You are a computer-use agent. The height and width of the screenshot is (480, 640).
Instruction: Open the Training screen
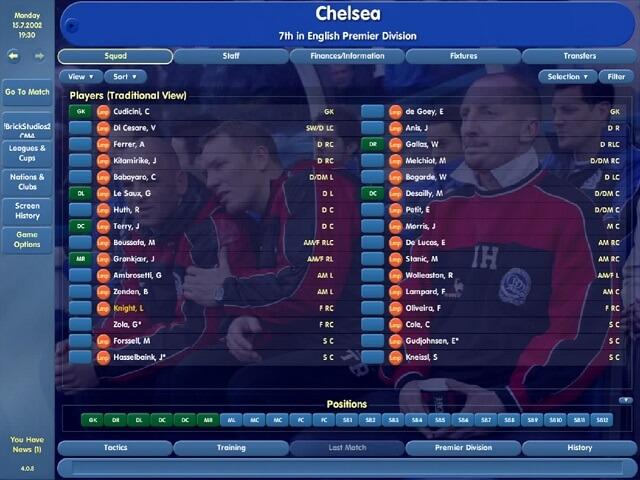(231, 448)
